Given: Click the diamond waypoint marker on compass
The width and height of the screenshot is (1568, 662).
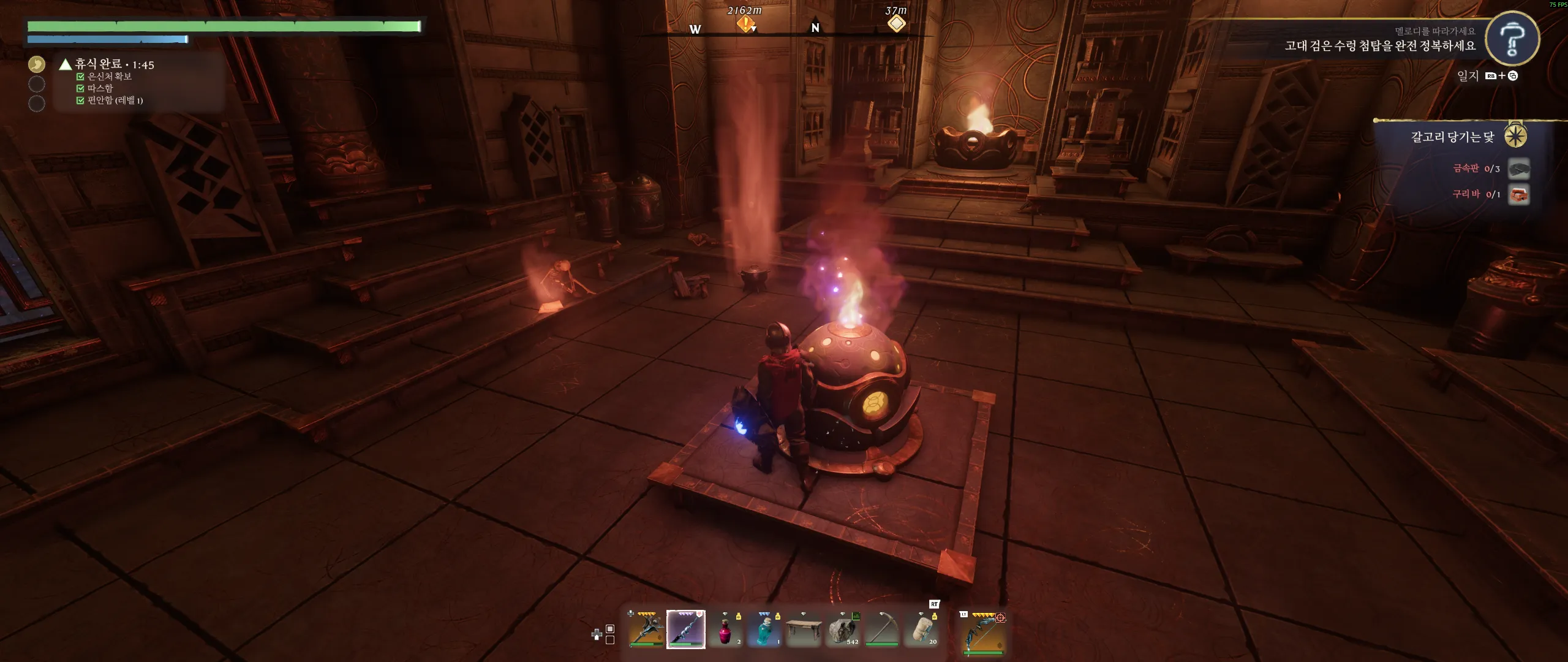Looking at the screenshot, I should pos(897,23).
